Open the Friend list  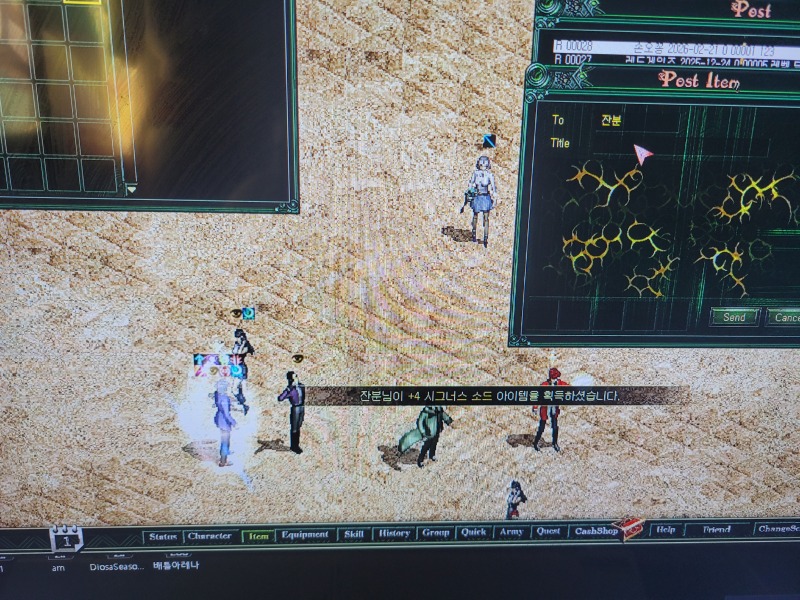(716, 530)
